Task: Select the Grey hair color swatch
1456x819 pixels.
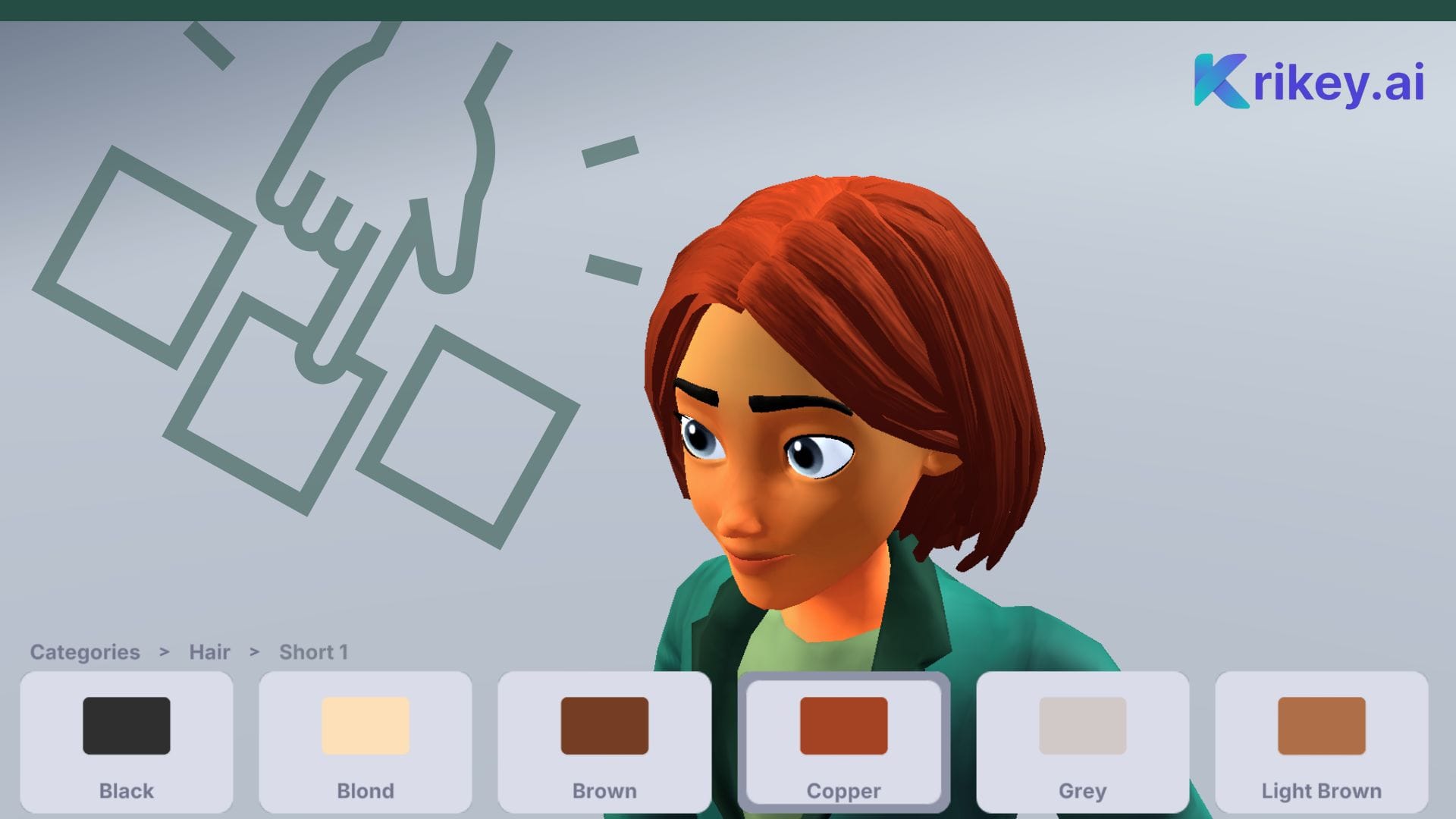Action: coord(1083,724)
